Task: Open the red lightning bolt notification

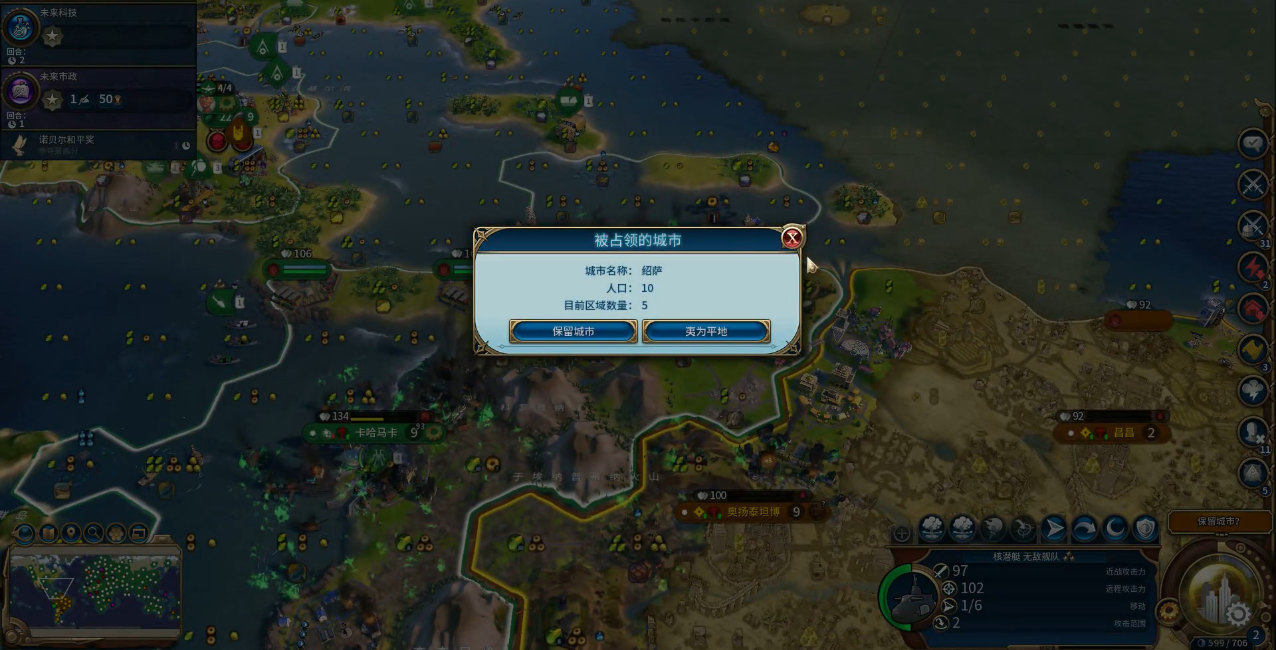Action: click(1253, 267)
